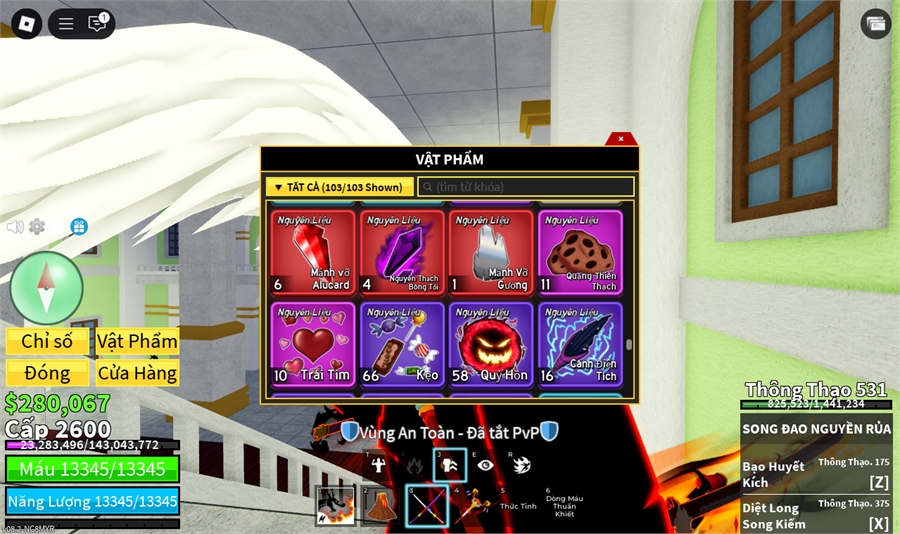This screenshot has height=534, width=900.
Task: Pick the Trái Tim item slot
Action: click(x=313, y=344)
